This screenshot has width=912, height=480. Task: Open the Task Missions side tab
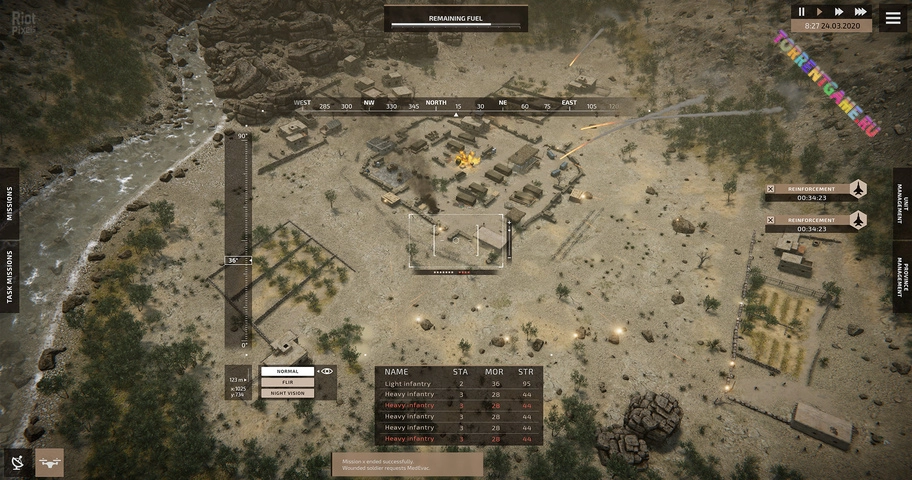(10, 277)
